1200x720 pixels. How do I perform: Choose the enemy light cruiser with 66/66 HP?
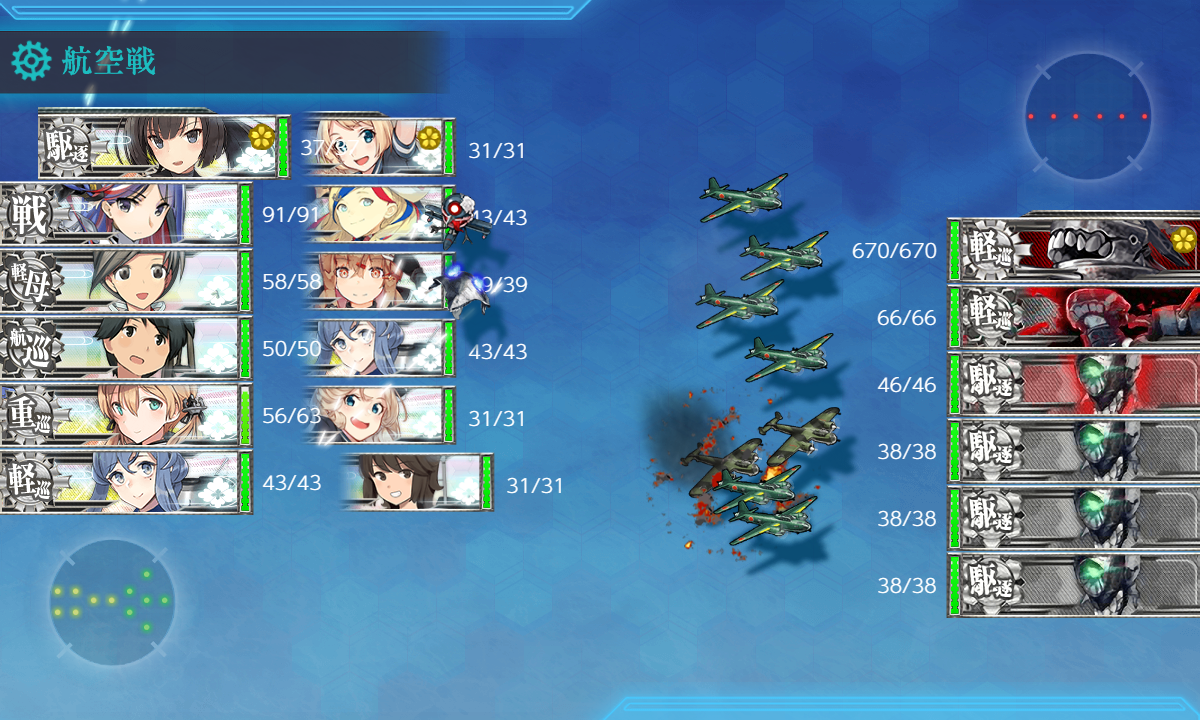pyautogui.click(x=1075, y=317)
